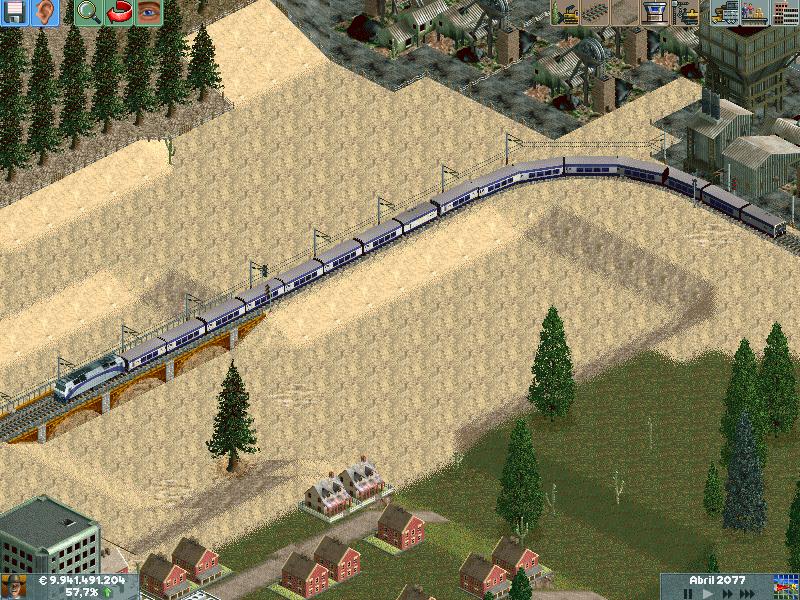Open the towns and industries list
The height and width of the screenshot is (600, 800).
[x=785, y=13]
